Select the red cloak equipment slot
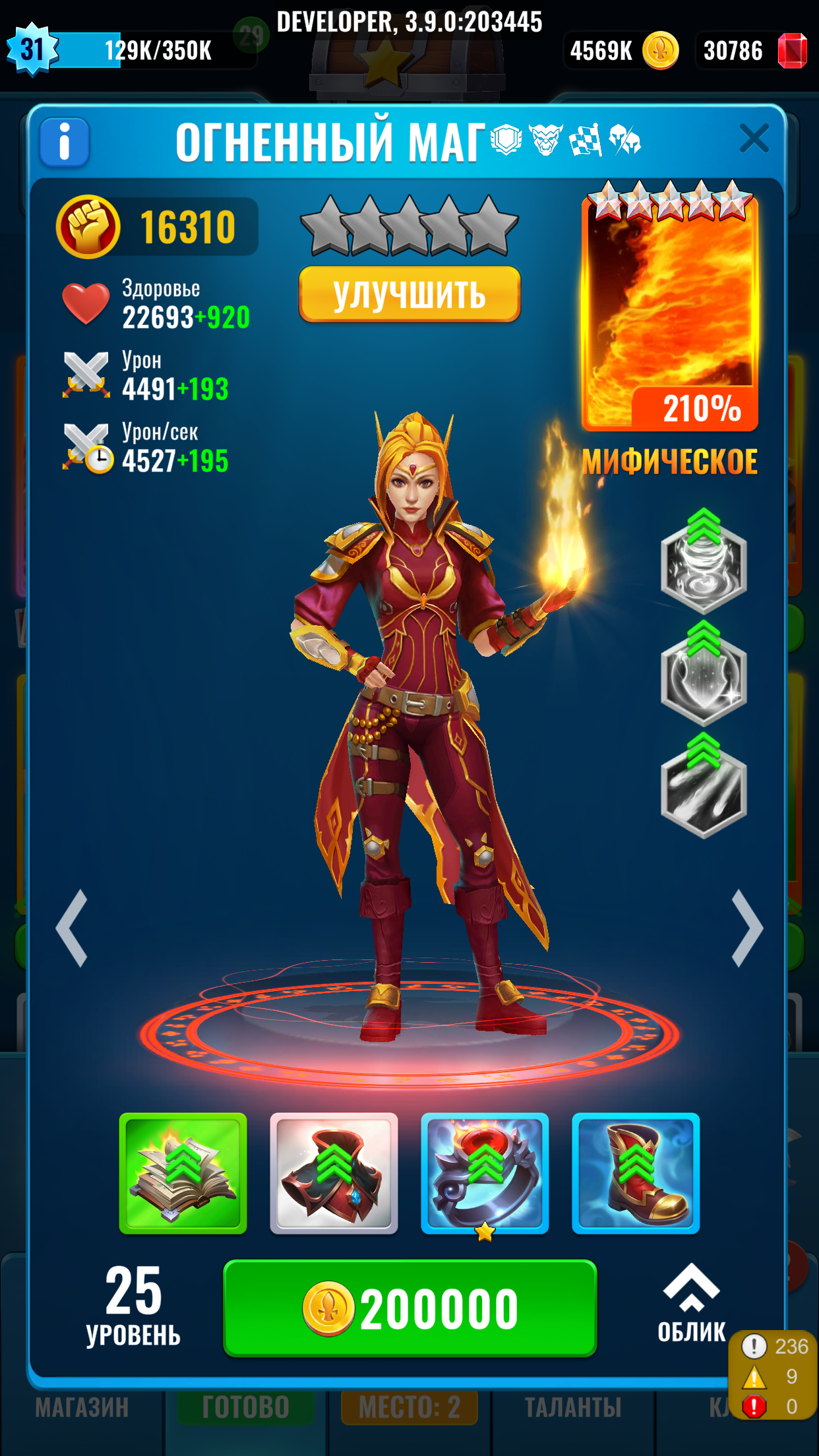819x1456 pixels. (x=334, y=1173)
